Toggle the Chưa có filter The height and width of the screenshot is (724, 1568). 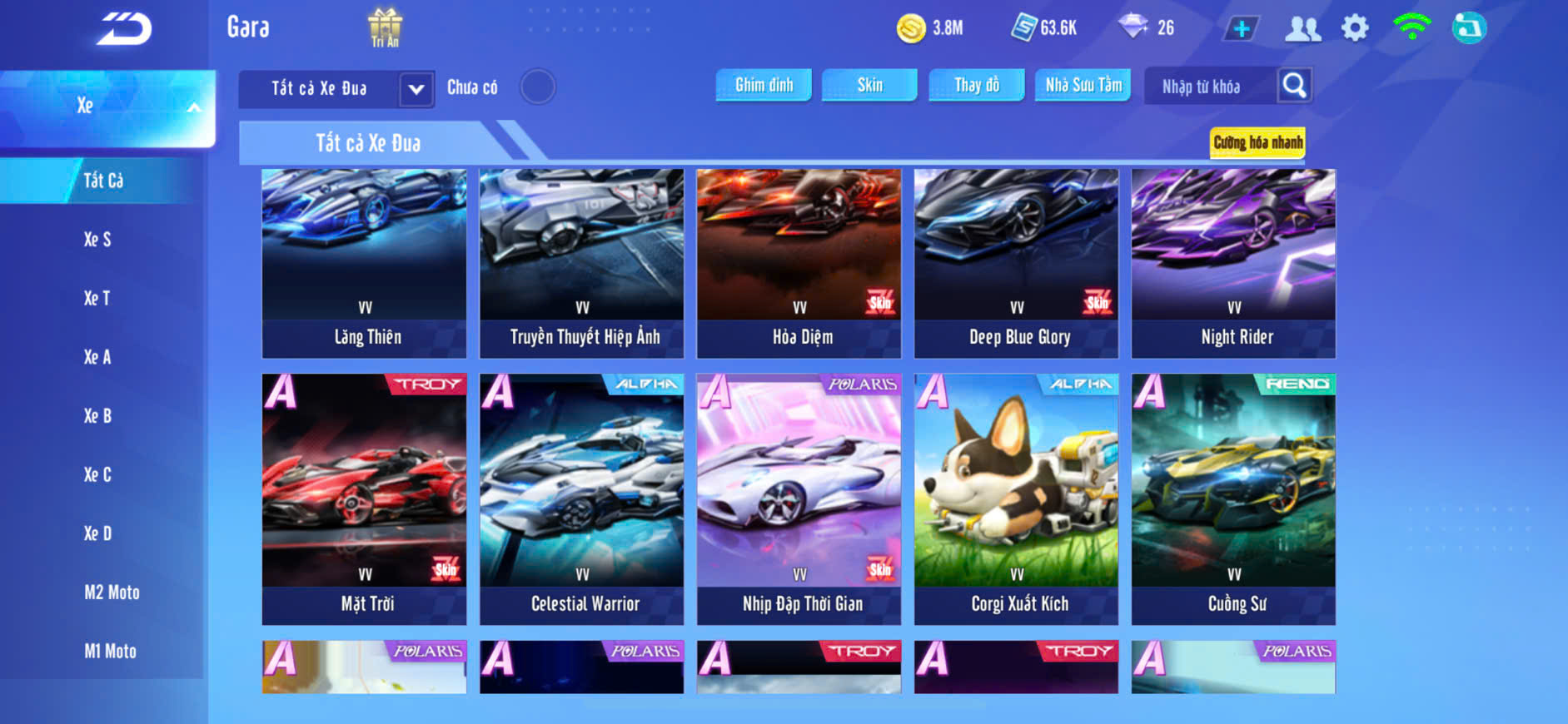538,87
